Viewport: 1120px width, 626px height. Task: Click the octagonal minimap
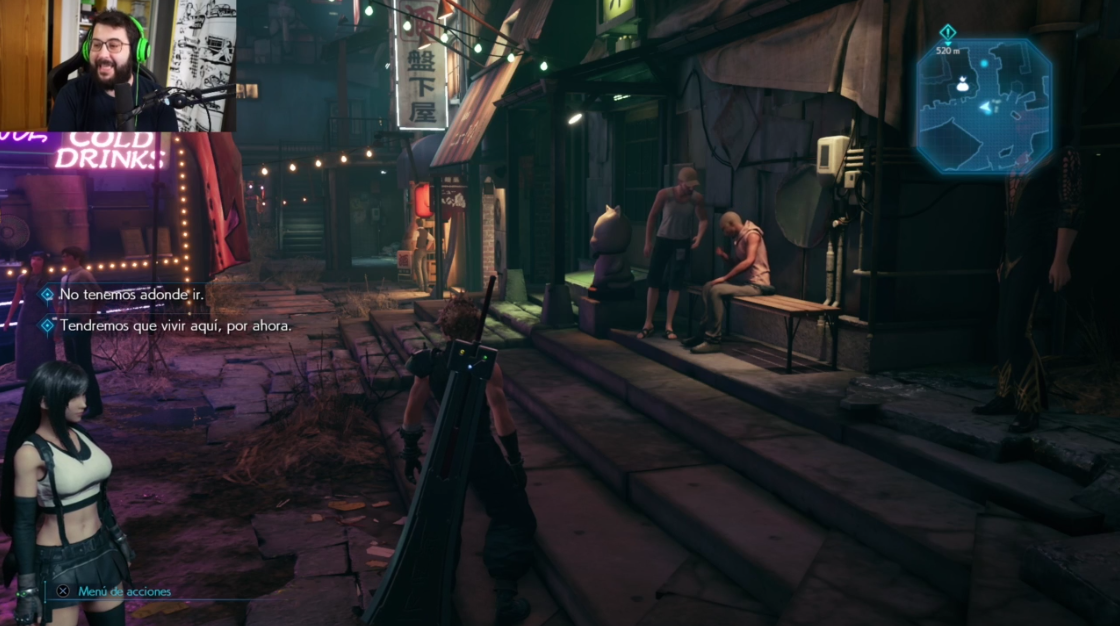983,108
